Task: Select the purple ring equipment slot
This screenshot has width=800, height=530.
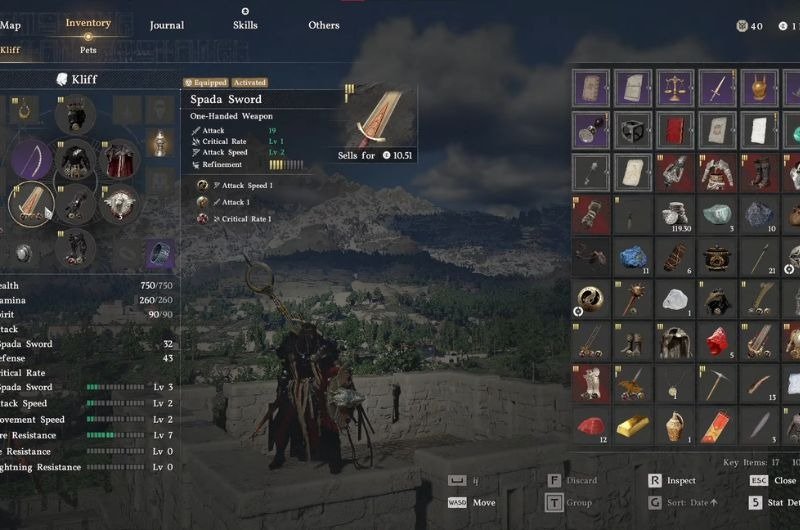Action: pyautogui.click(x=160, y=254)
